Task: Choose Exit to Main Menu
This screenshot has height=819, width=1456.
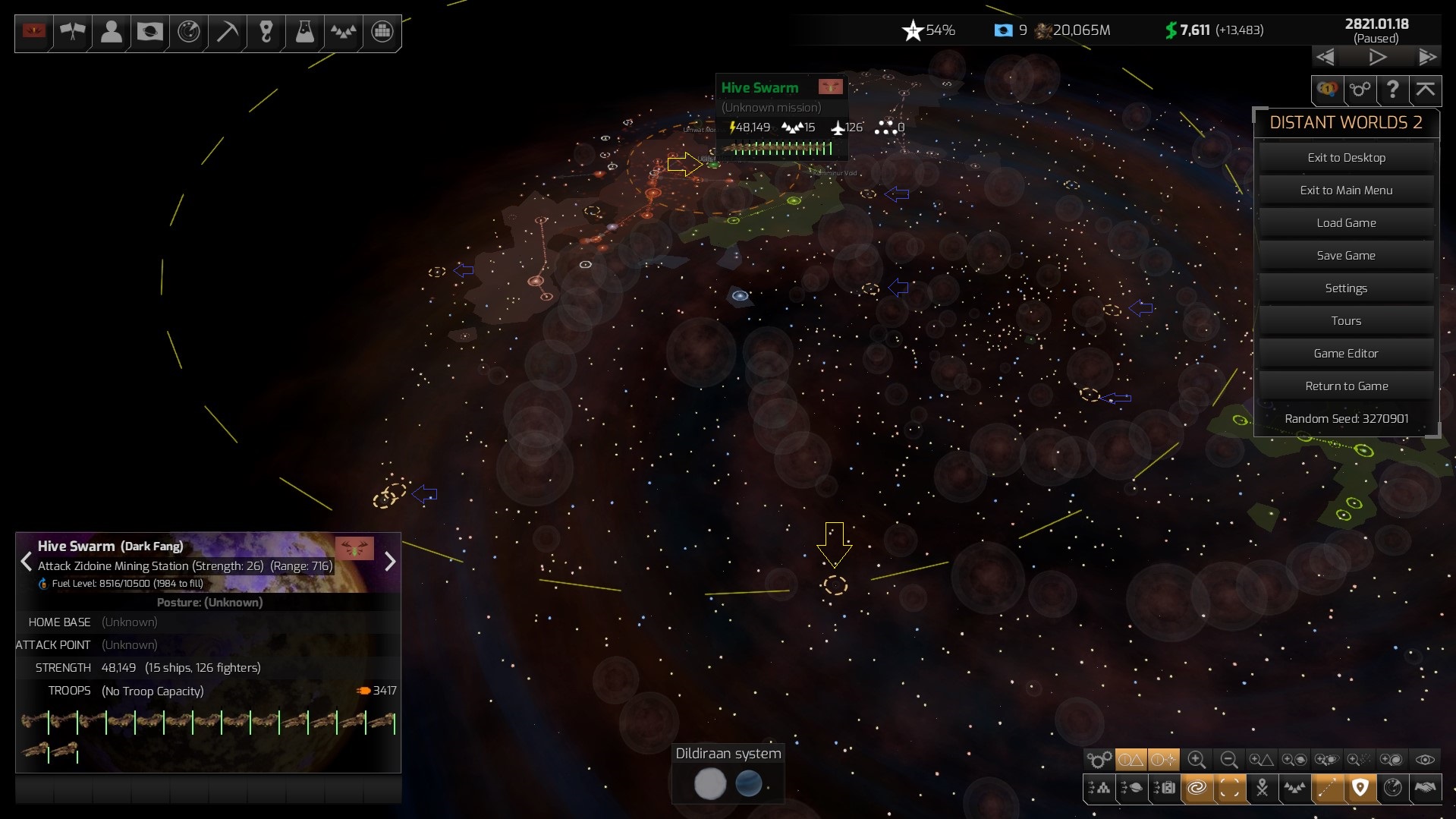Action: [x=1346, y=191]
